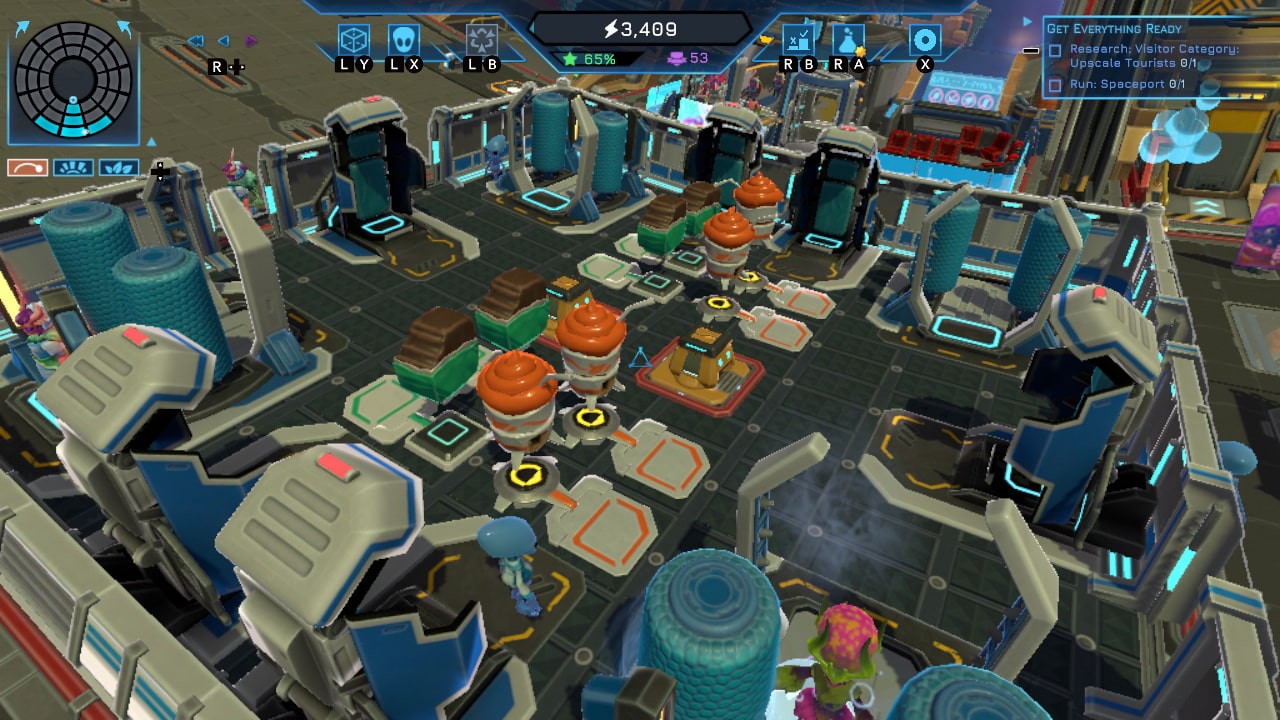Click the donut icon above the X button
The image size is (1280, 720).
[925, 38]
